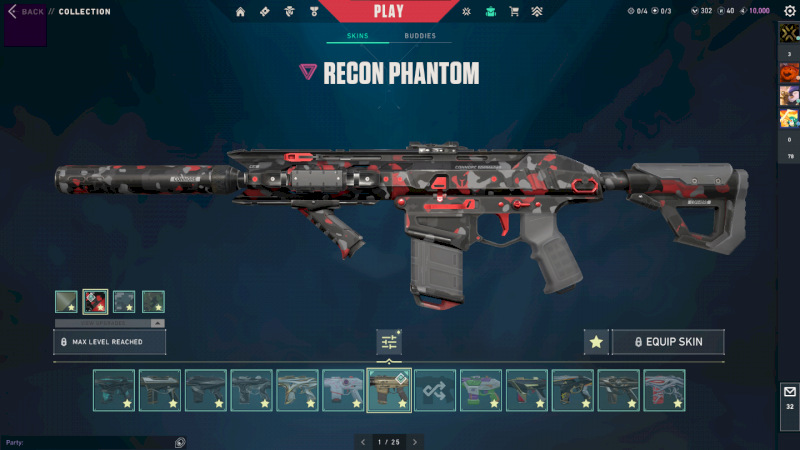
Task: Select the random shuffle skin tile
Action: tap(435, 390)
